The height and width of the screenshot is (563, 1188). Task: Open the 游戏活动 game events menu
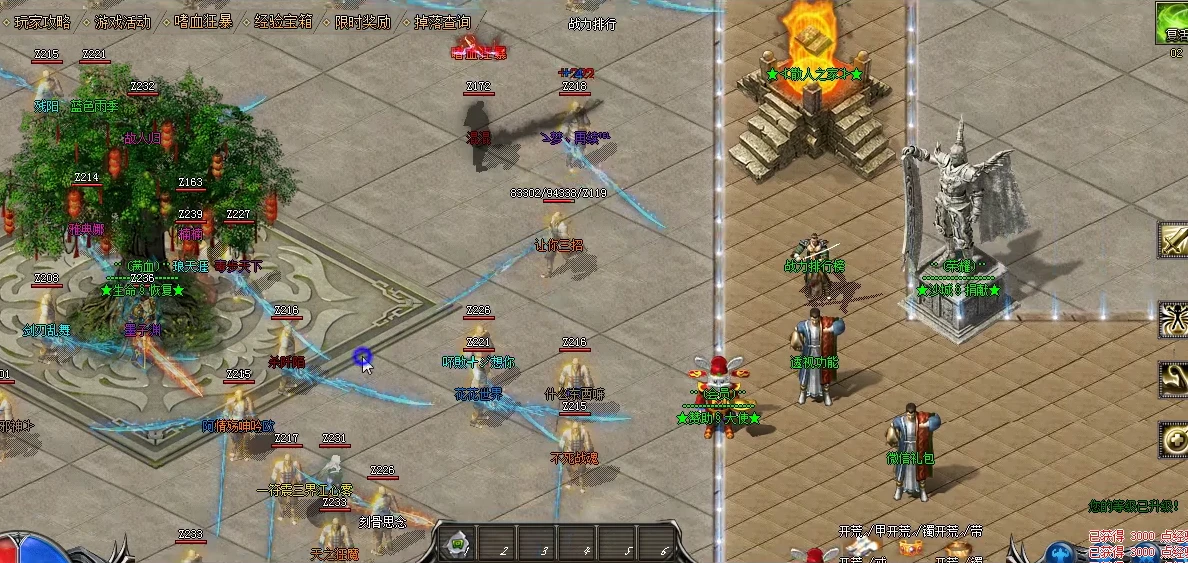[123, 21]
